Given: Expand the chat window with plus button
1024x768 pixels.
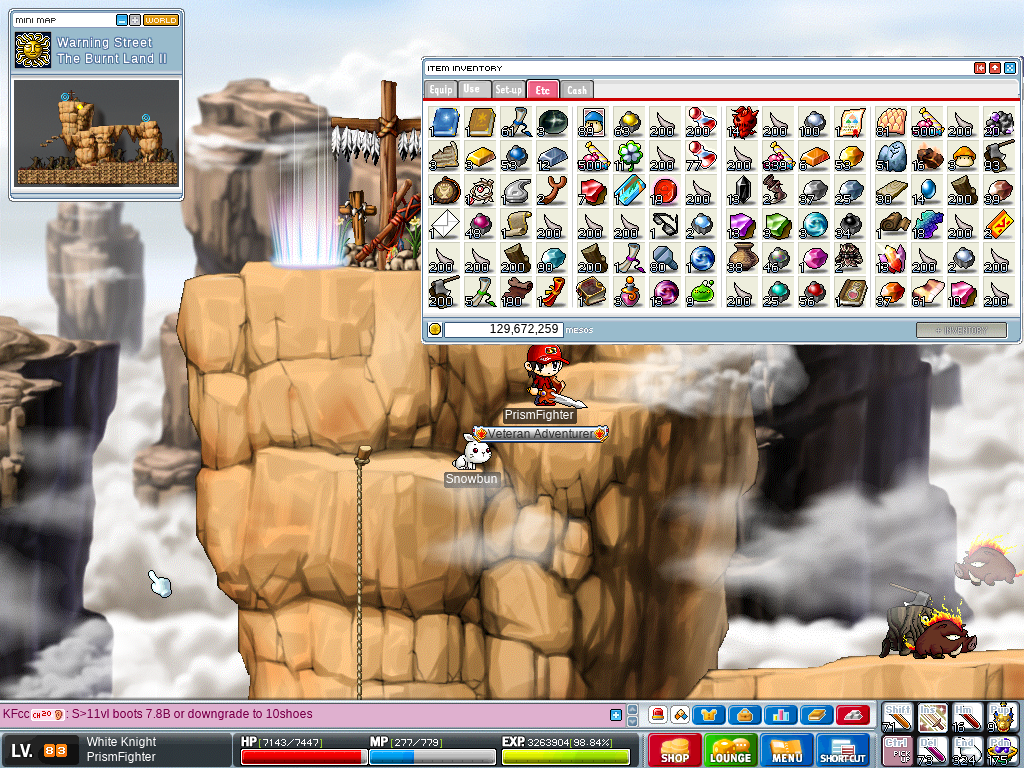Looking at the screenshot, I should (616, 715).
